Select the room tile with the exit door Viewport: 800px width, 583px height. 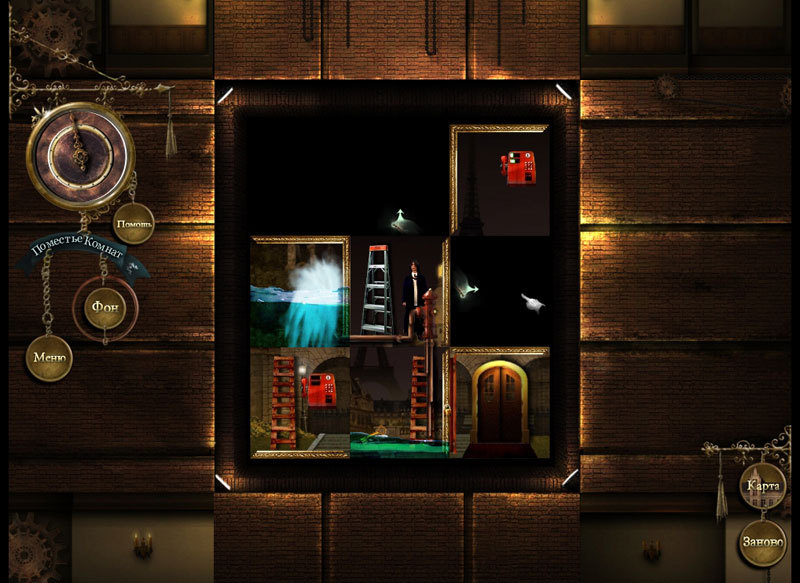pos(499,402)
